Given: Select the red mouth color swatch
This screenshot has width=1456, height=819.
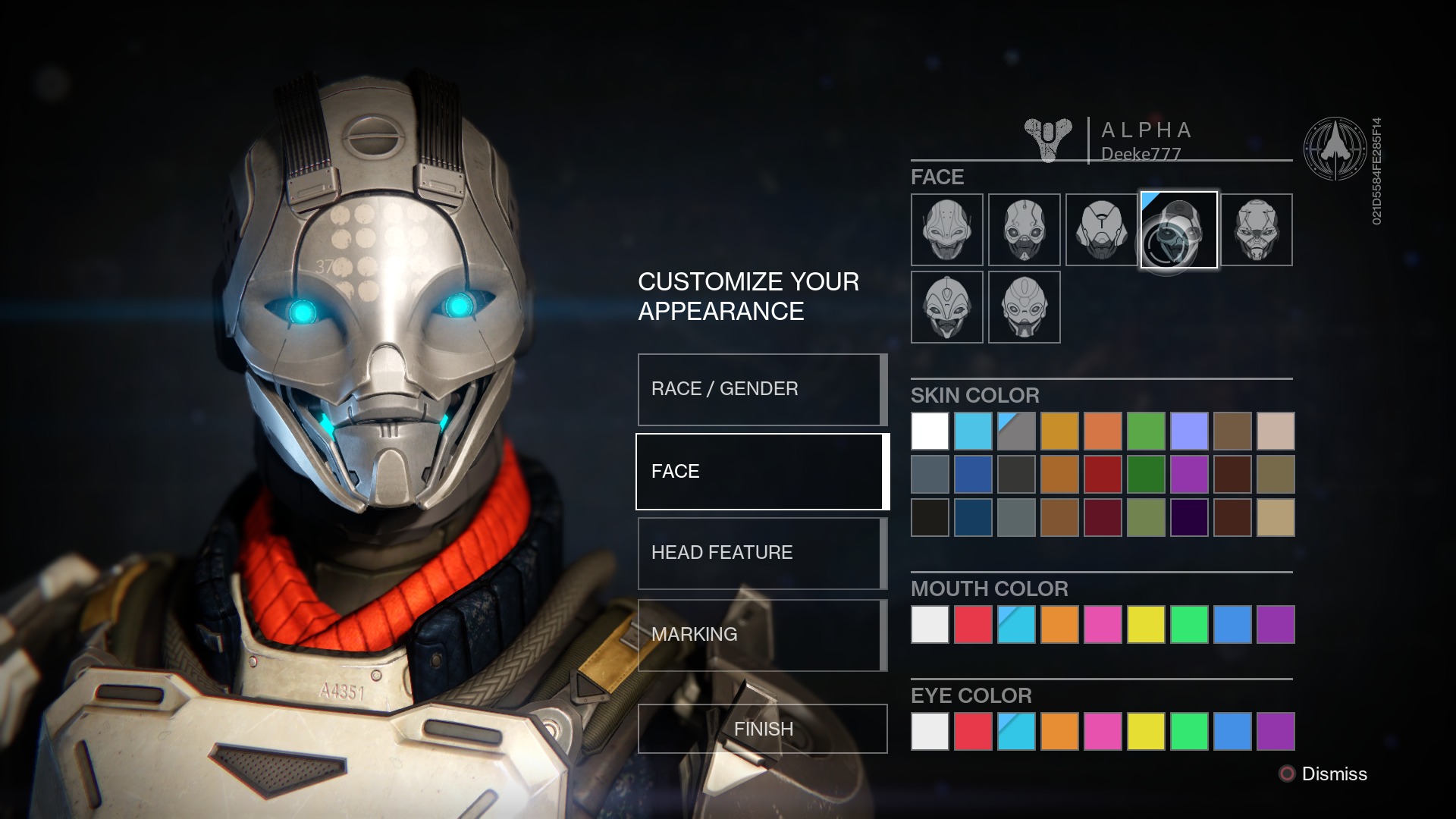Looking at the screenshot, I should (973, 624).
